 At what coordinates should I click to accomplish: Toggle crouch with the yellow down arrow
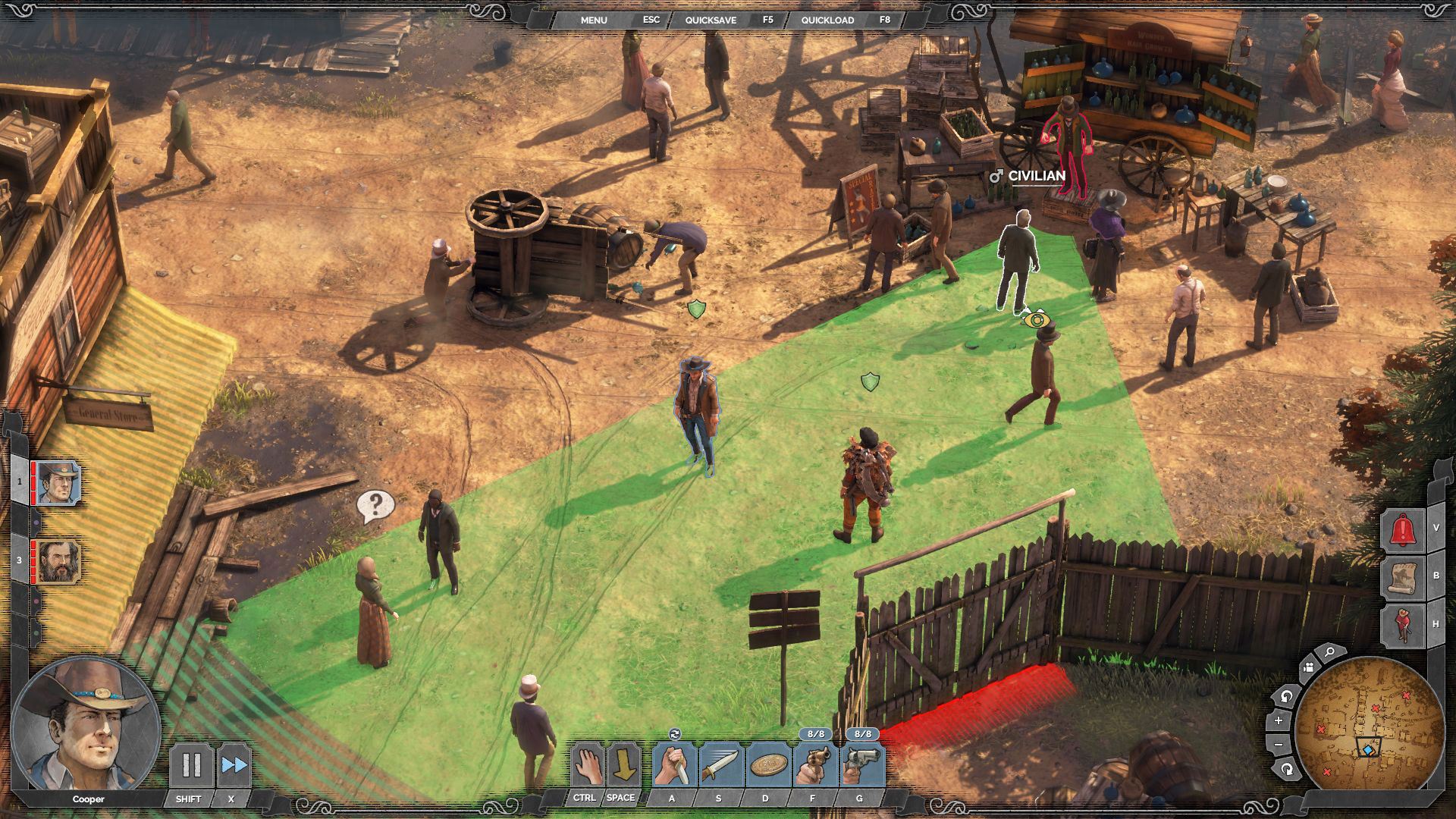[623, 765]
